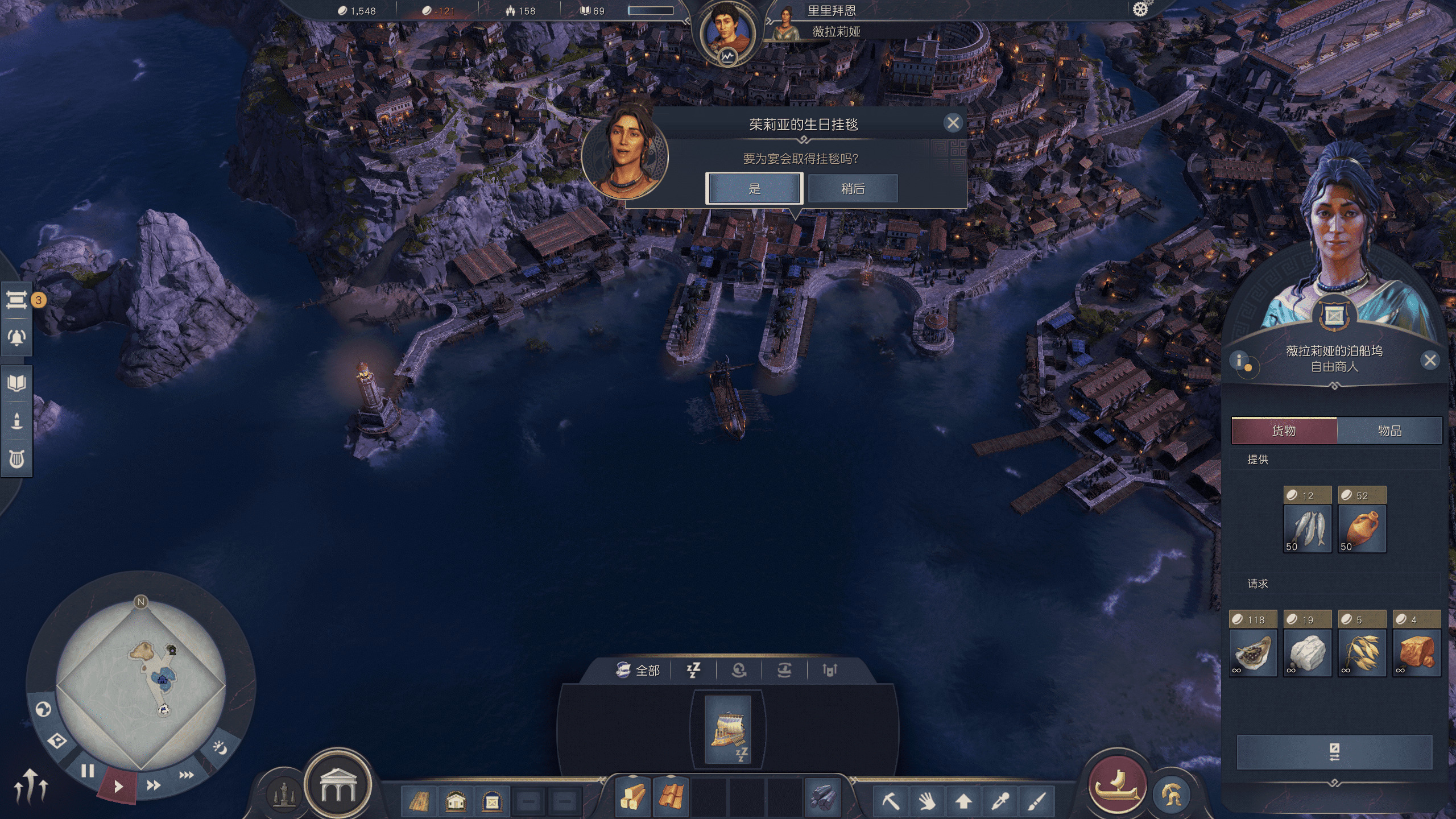
Task: Enable fast forward speed
Action: [x=153, y=785]
